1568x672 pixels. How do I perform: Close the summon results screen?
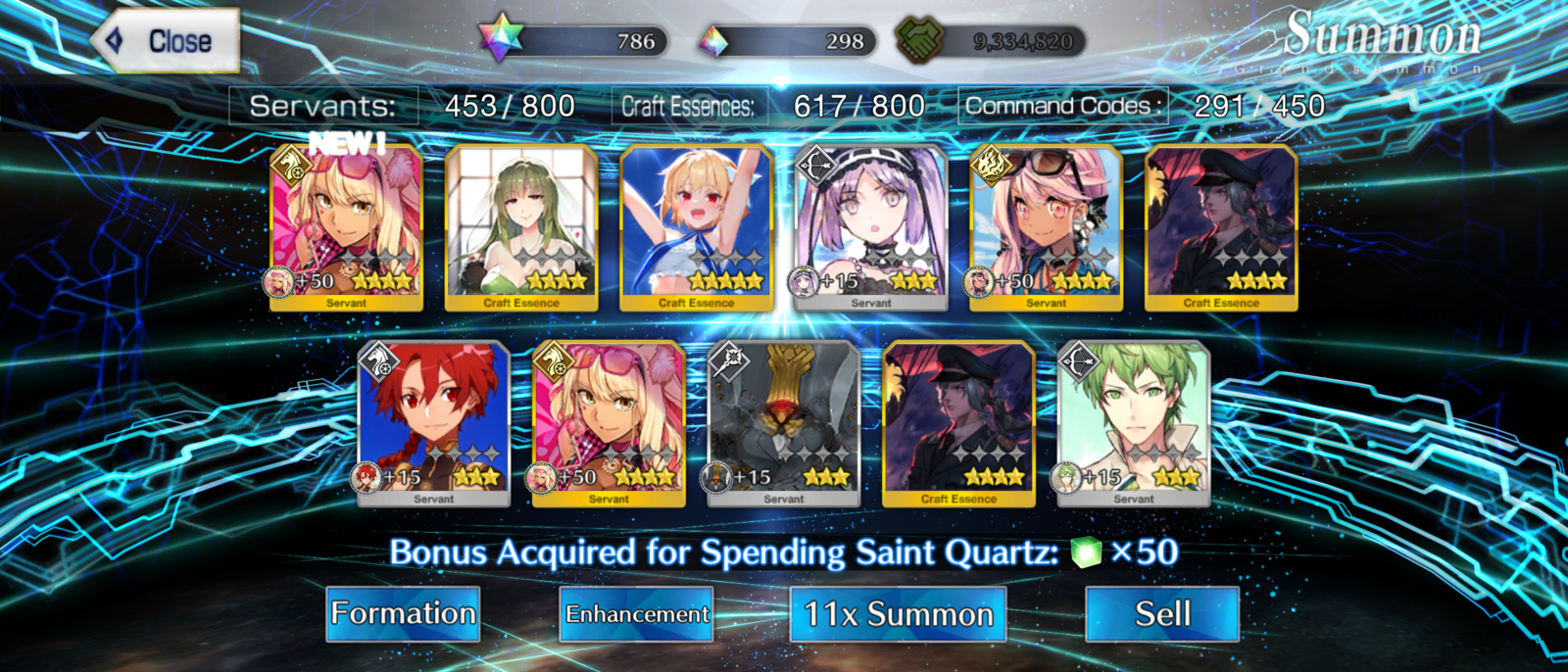tap(167, 41)
